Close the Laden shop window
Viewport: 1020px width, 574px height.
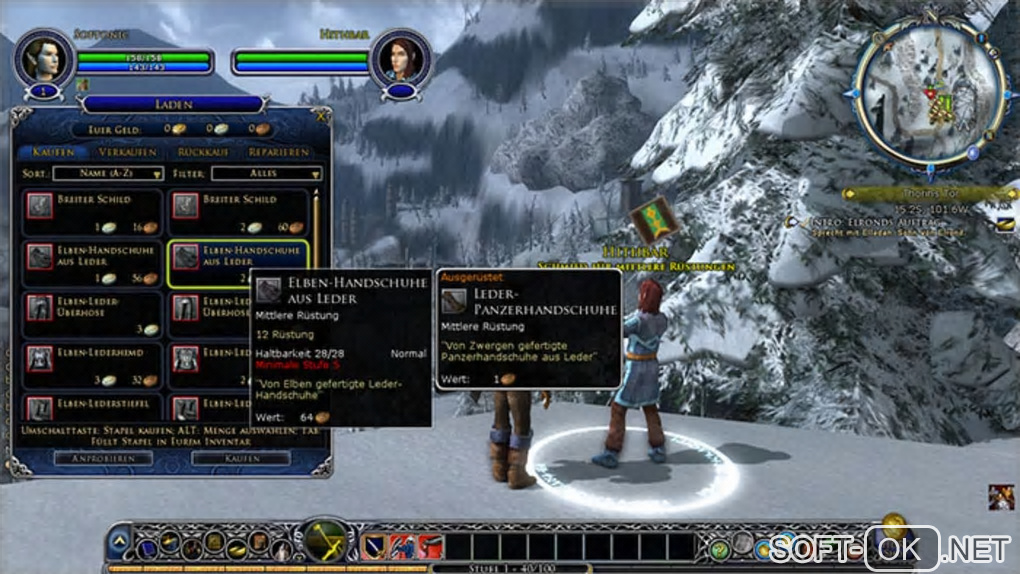(320, 115)
